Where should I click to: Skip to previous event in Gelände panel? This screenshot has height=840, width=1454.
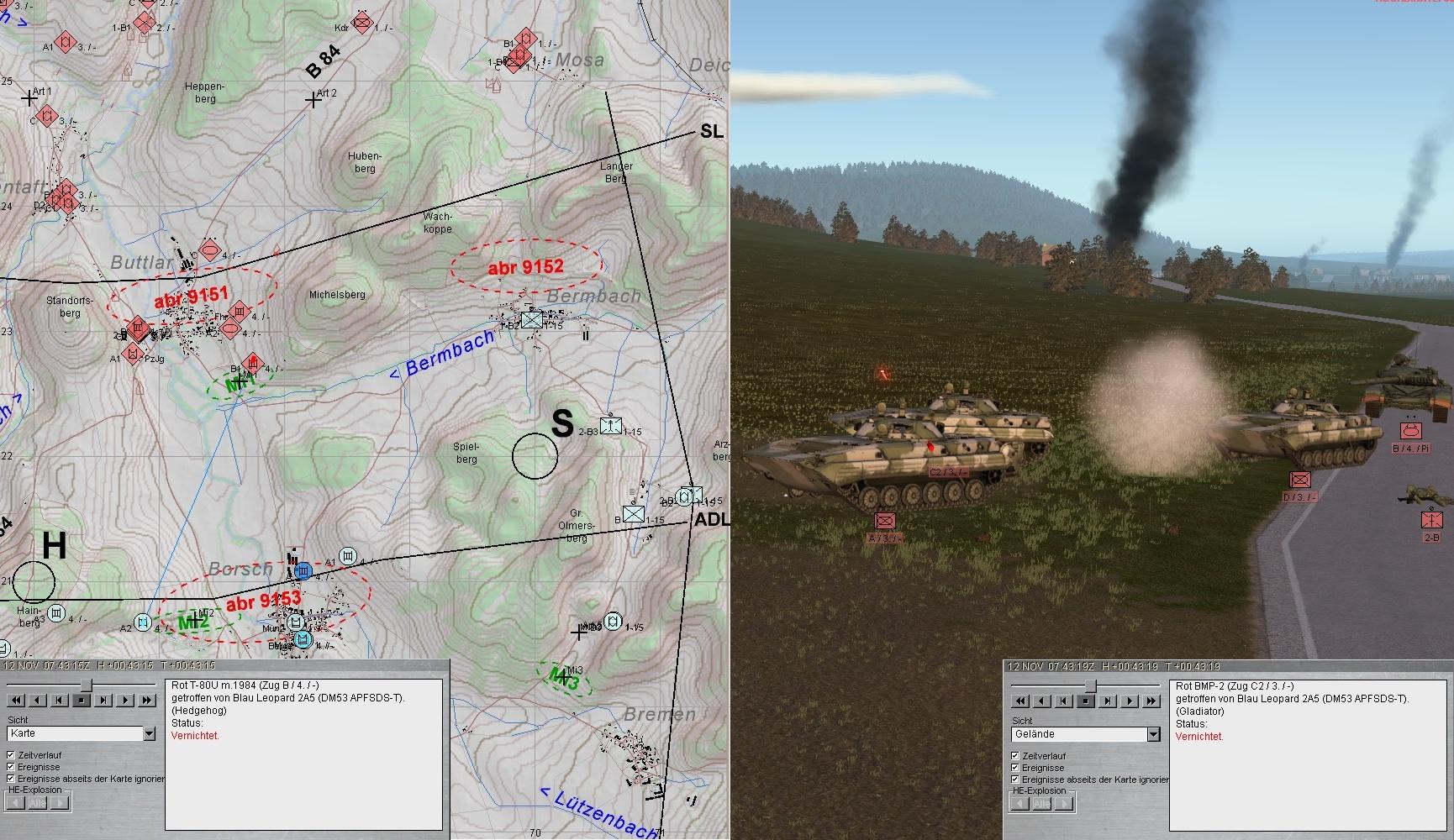pyautogui.click(x=1063, y=701)
